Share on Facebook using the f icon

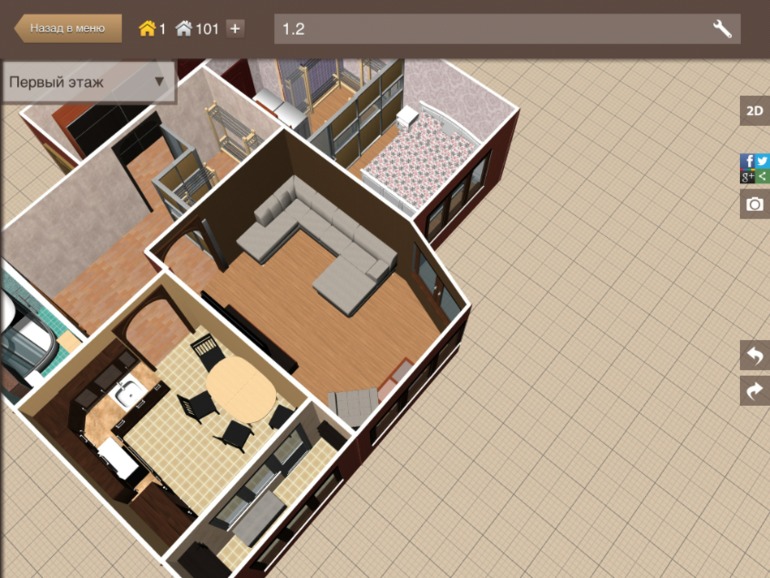click(x=747, y=161)
